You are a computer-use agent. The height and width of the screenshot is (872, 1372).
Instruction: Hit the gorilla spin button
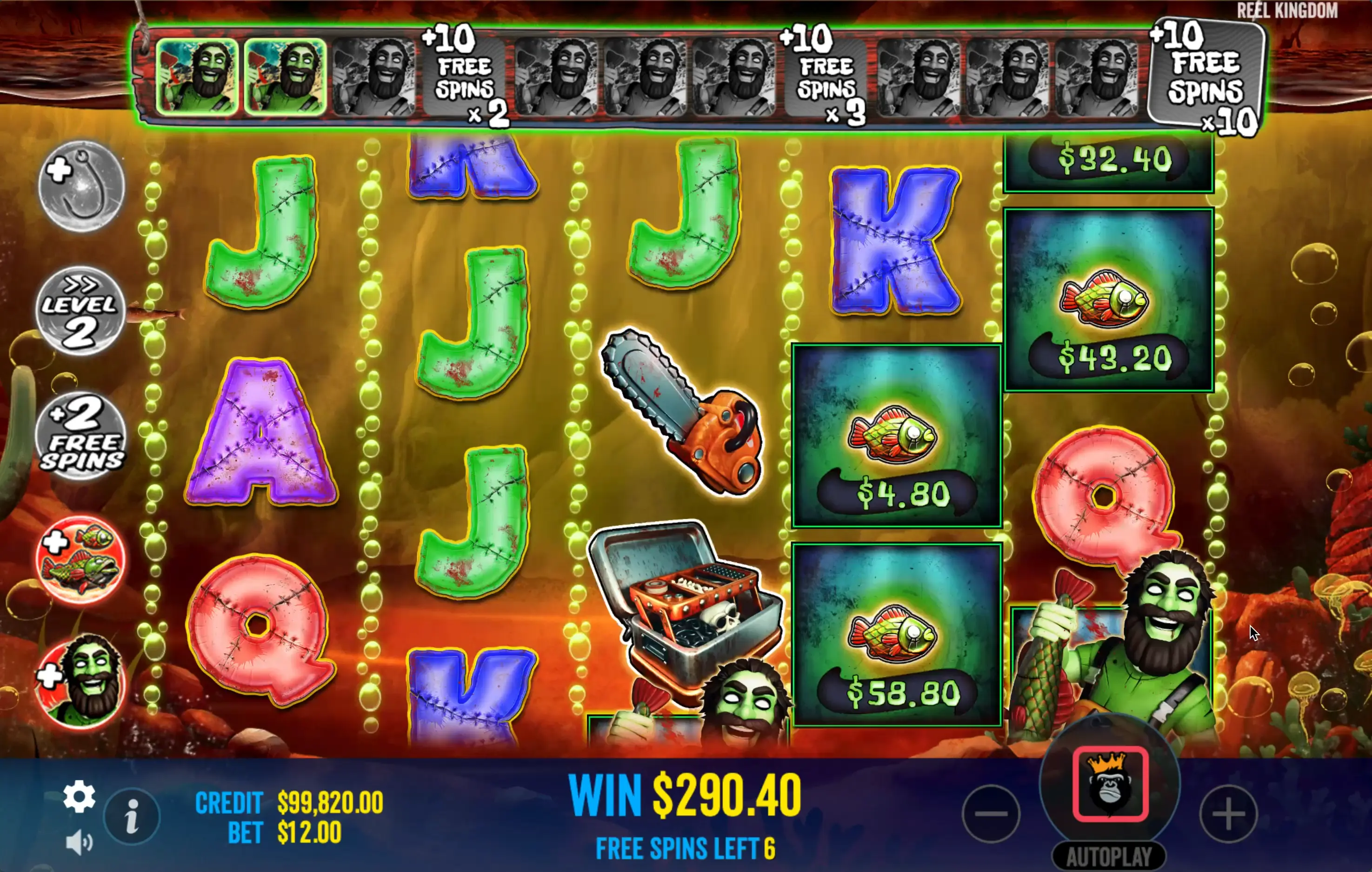click(x=1110, y=784)
